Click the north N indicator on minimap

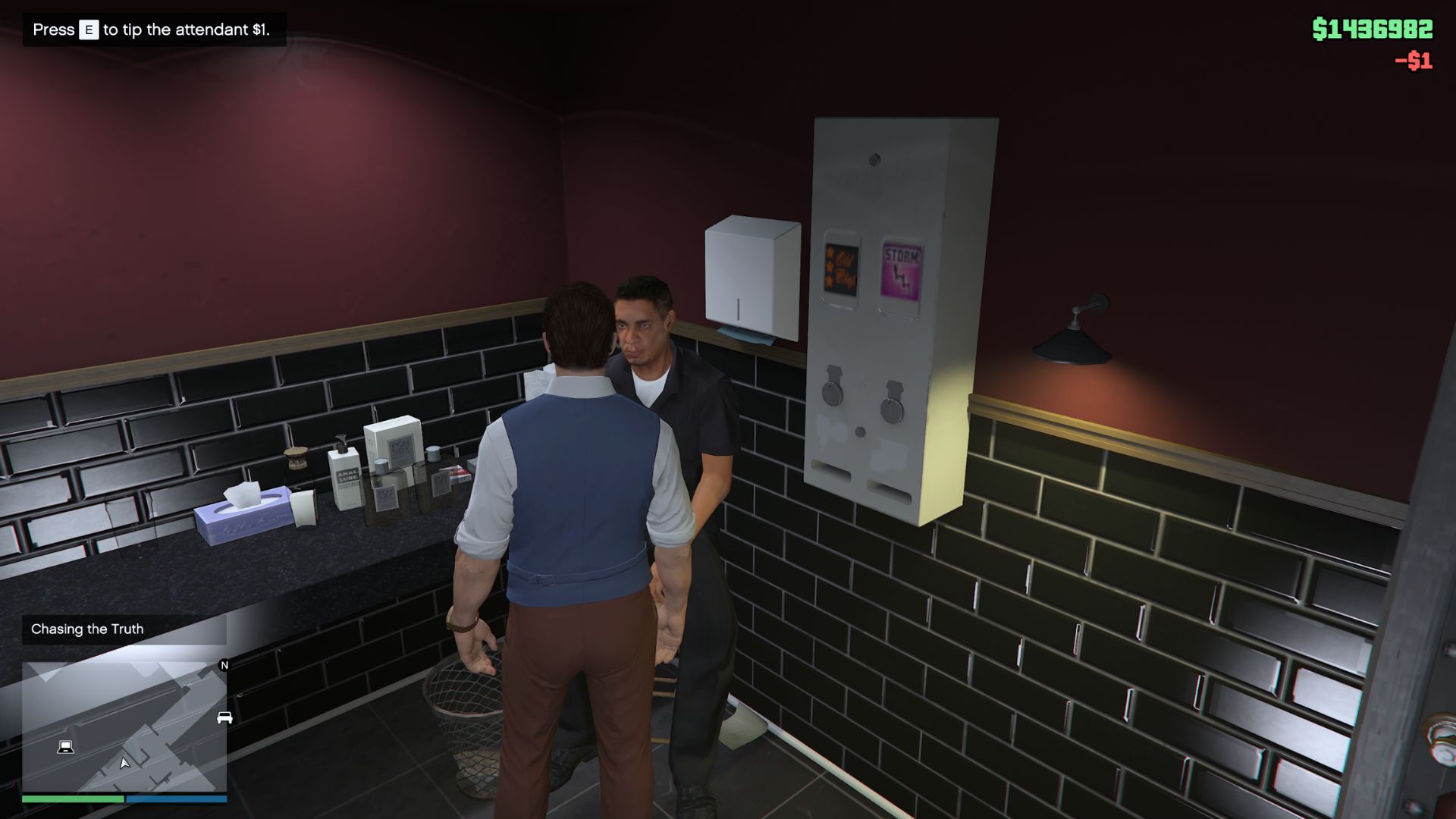point(224,666)
